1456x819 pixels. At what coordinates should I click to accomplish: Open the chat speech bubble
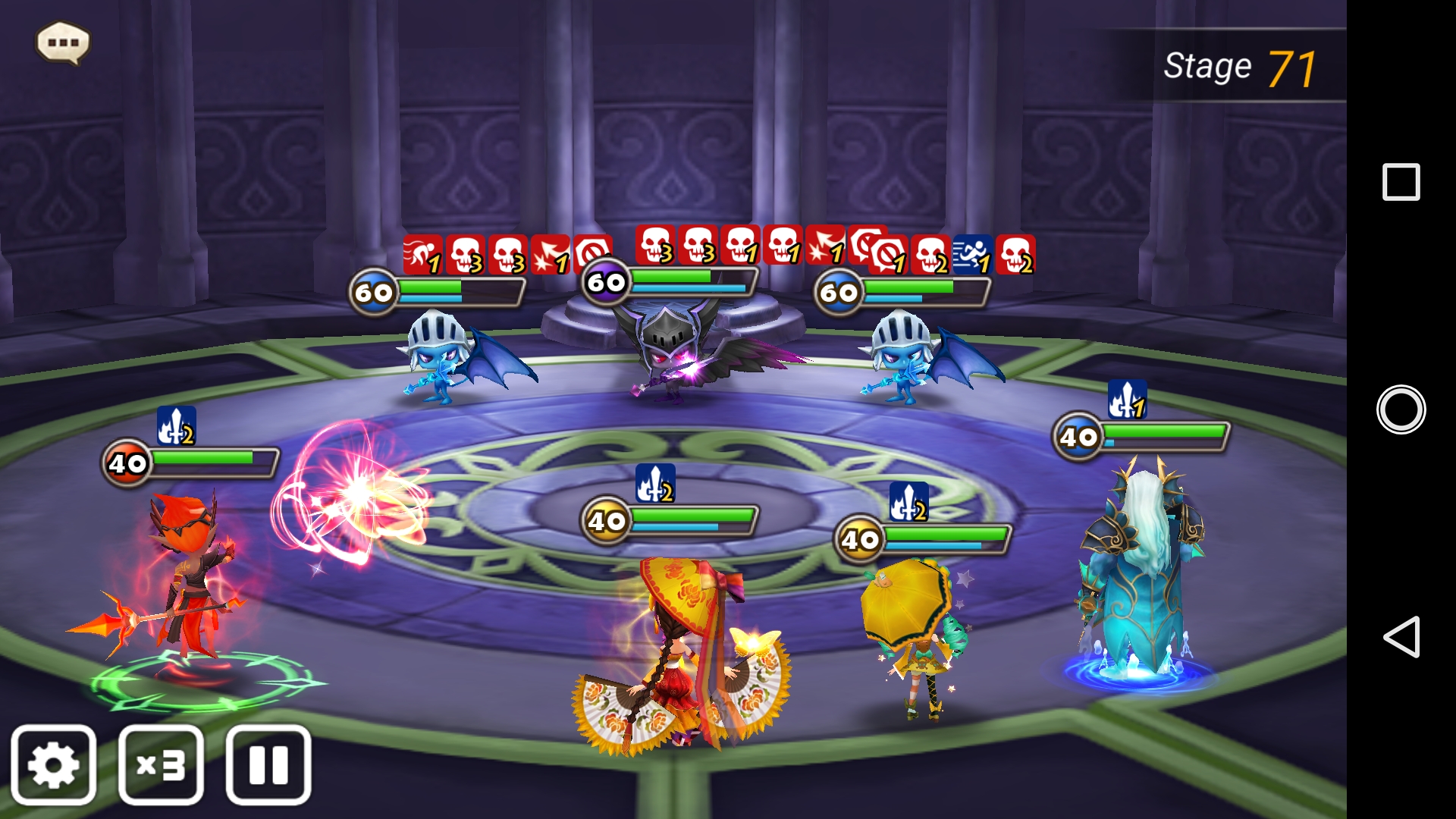(63, 42)
